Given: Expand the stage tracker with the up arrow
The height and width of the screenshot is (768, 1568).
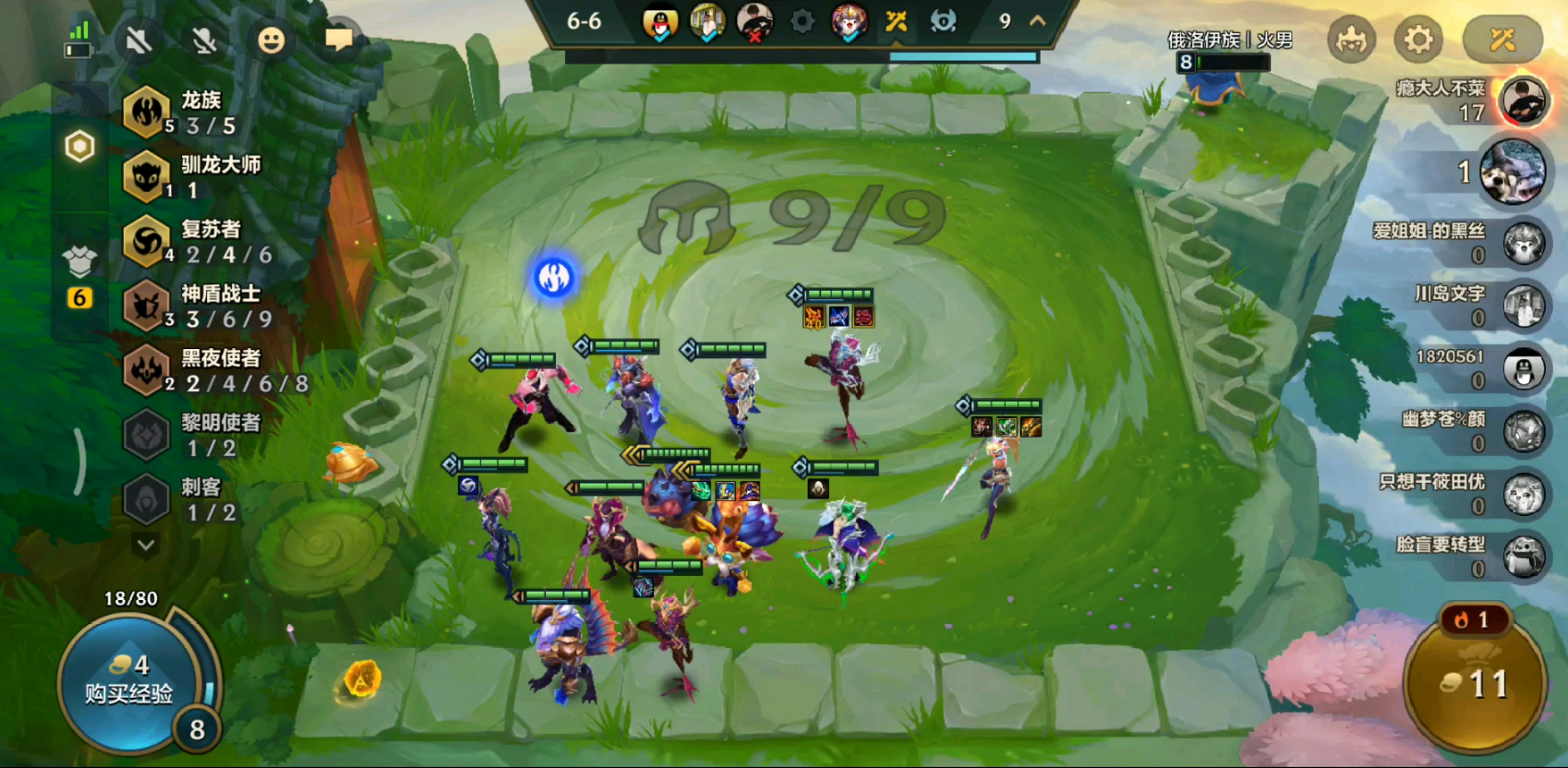Looking at the screenshot, I should [x=1038, y=20].
